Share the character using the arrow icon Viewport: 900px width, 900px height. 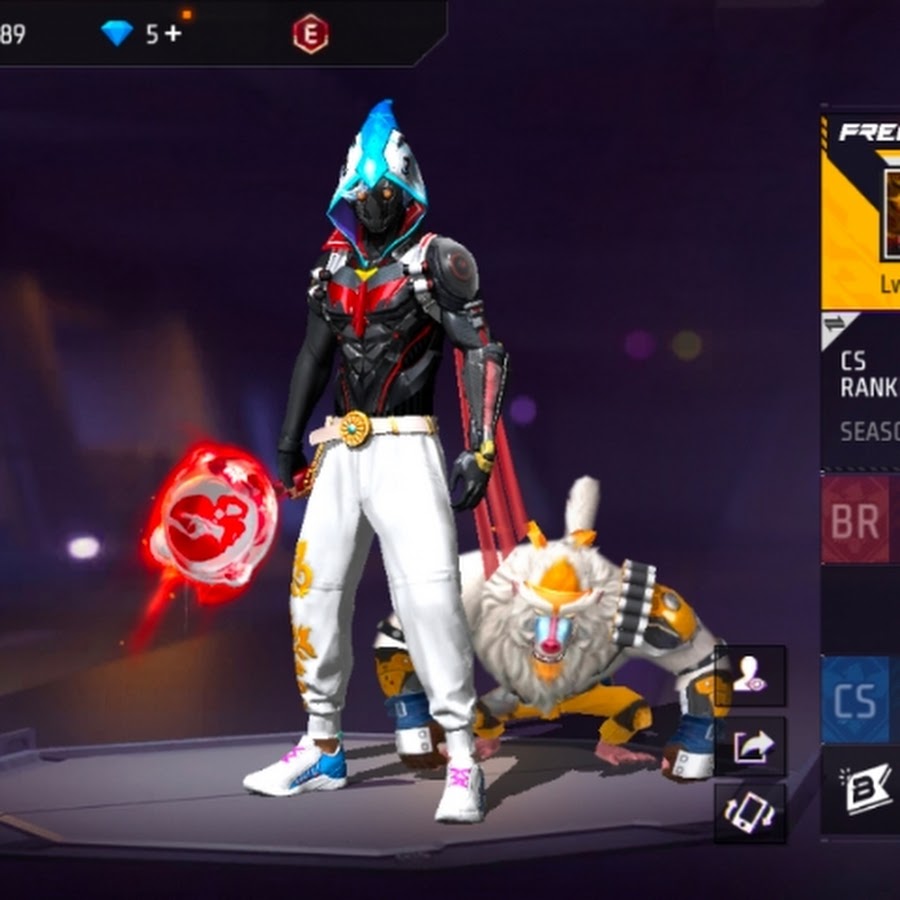750,745
